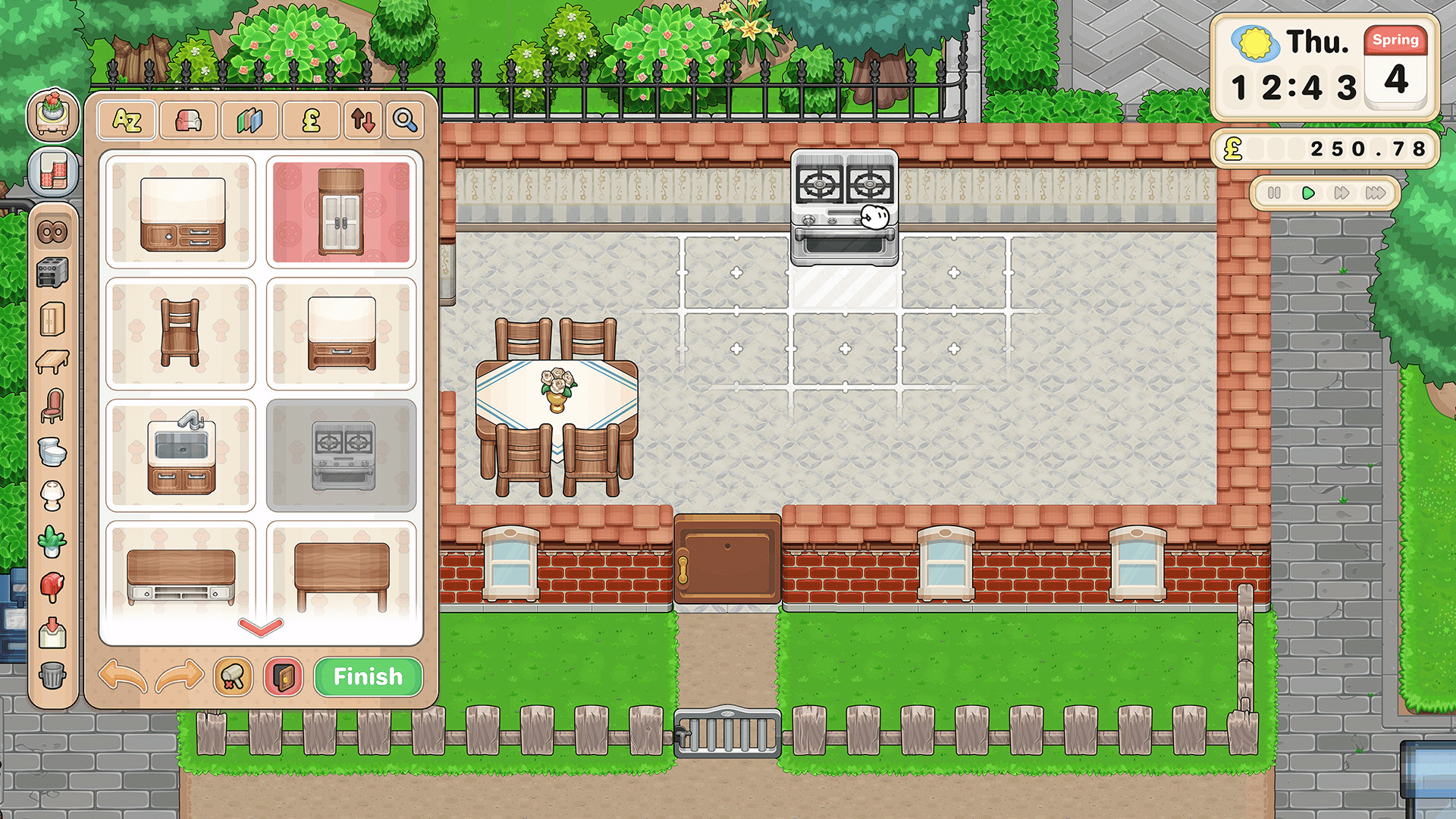
Task: Activate fastest game speed
Action: coord(1376,193)
